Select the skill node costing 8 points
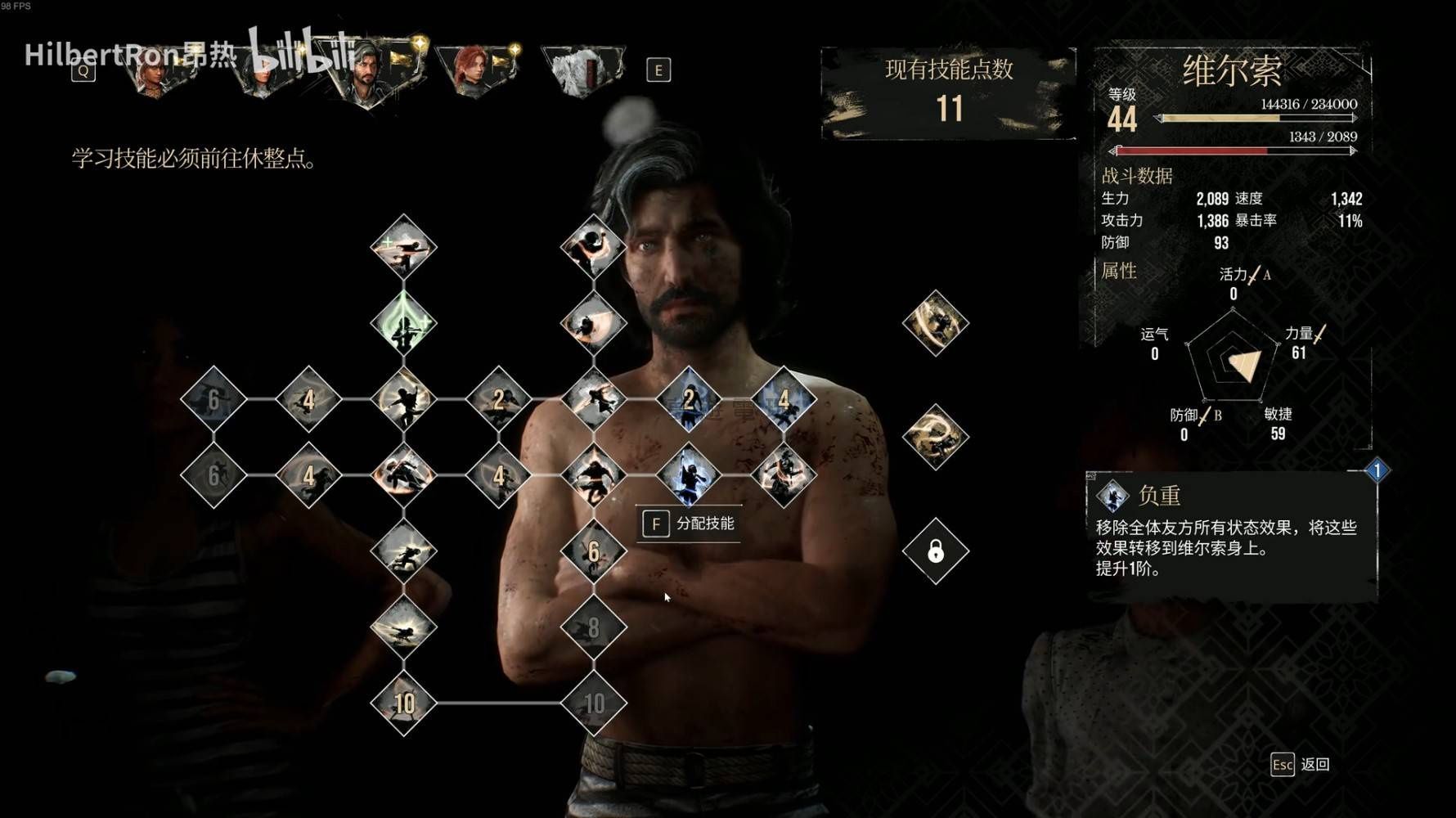This screenshot has height=818, width=1456. (594, 627)
